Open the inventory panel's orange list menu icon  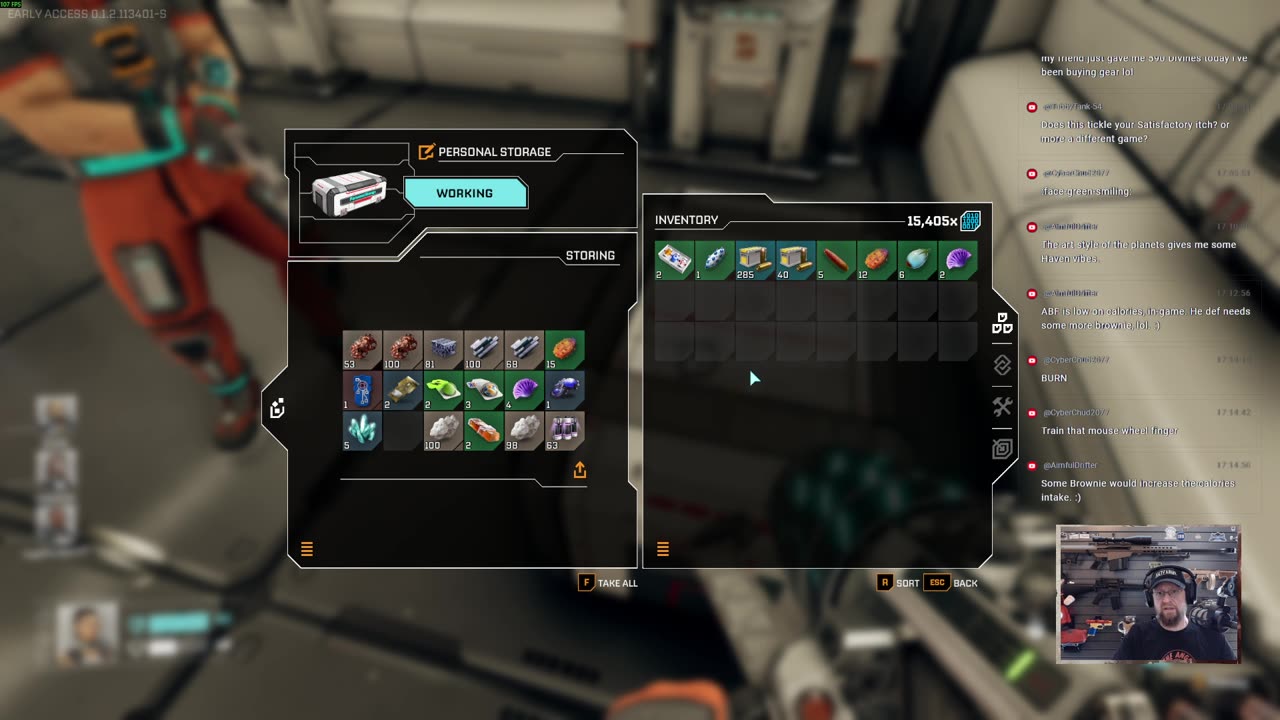pyautogui.click(x=662, y=549)
